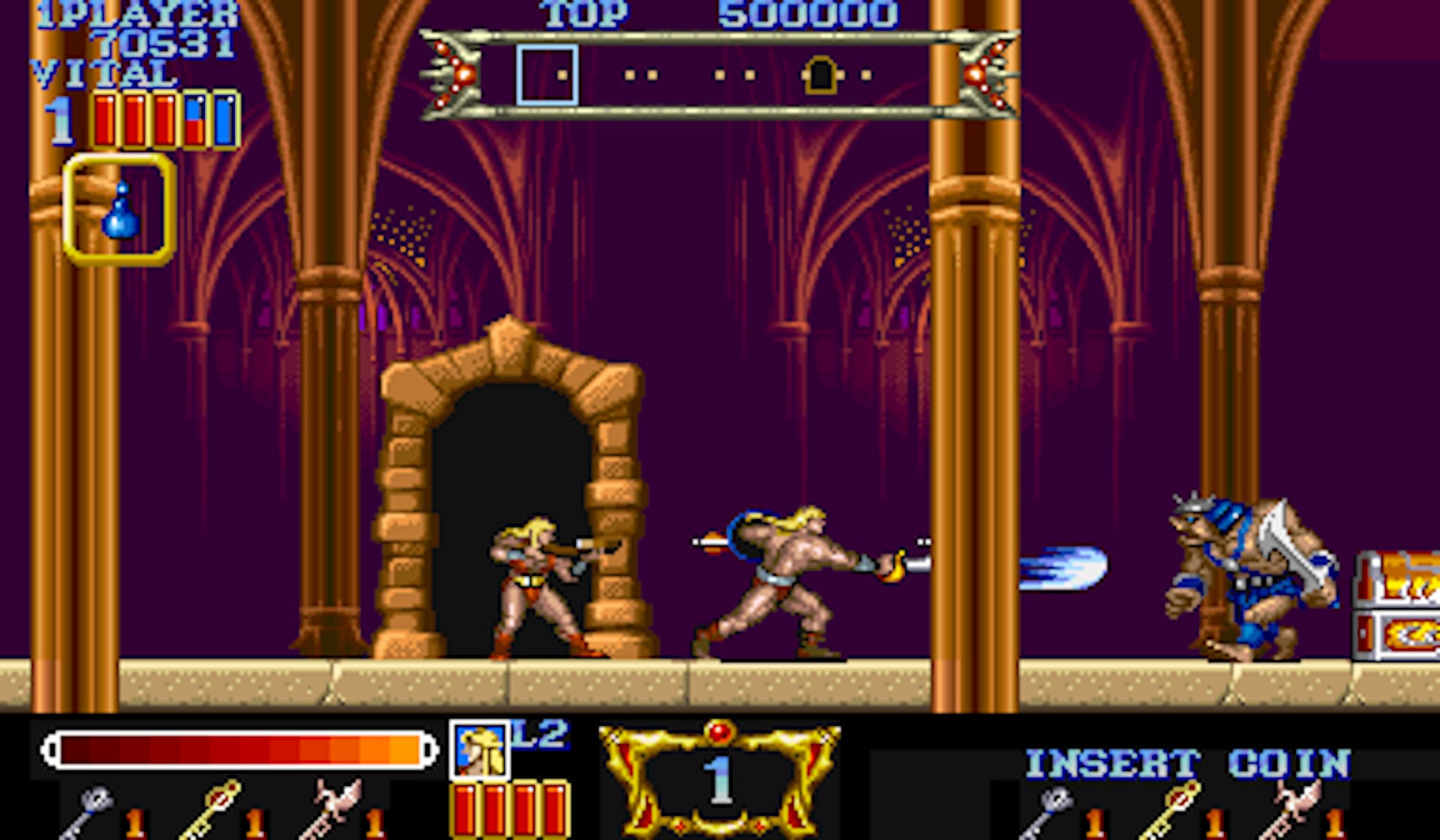Click the Insert Coin text for player two
1440x840 pixels.
point(1187,764)
